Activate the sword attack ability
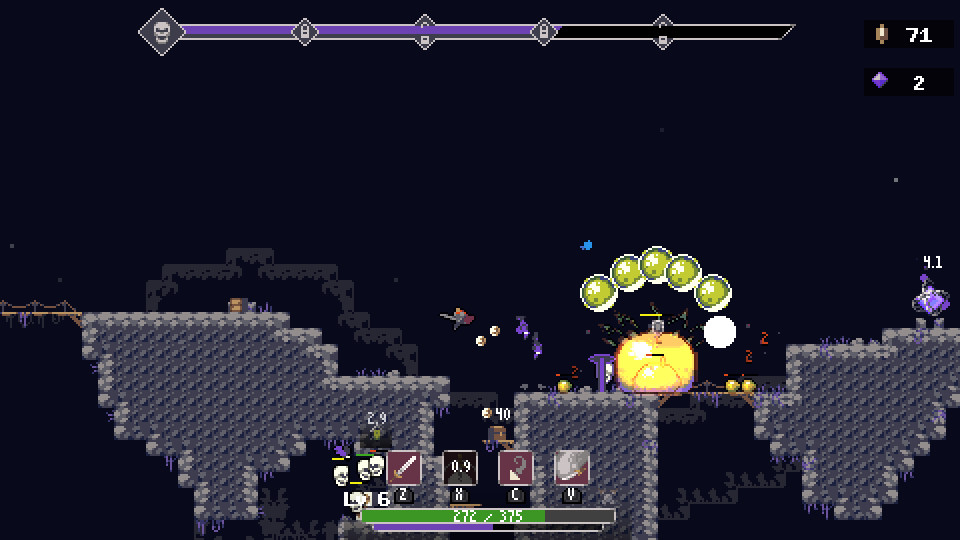The width and height of the screenshot is (960, 540). click(x=404, y=467)
